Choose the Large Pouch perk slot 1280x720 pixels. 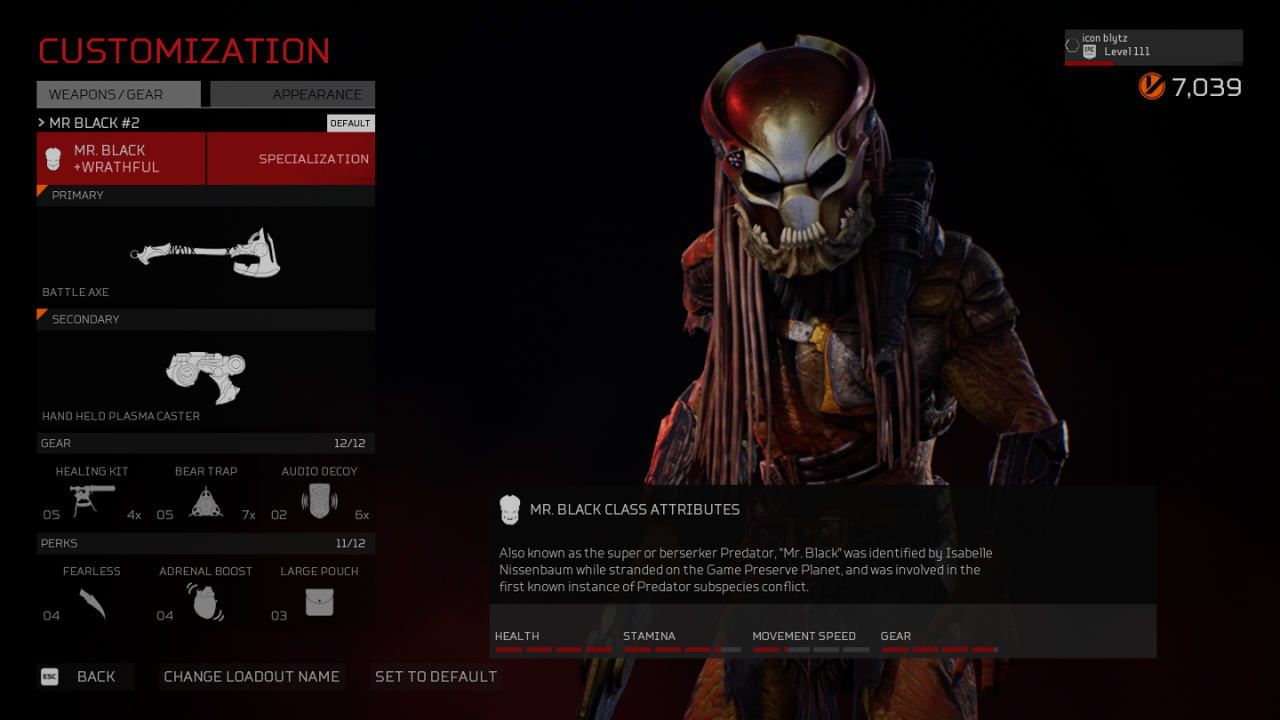[319, 597]
